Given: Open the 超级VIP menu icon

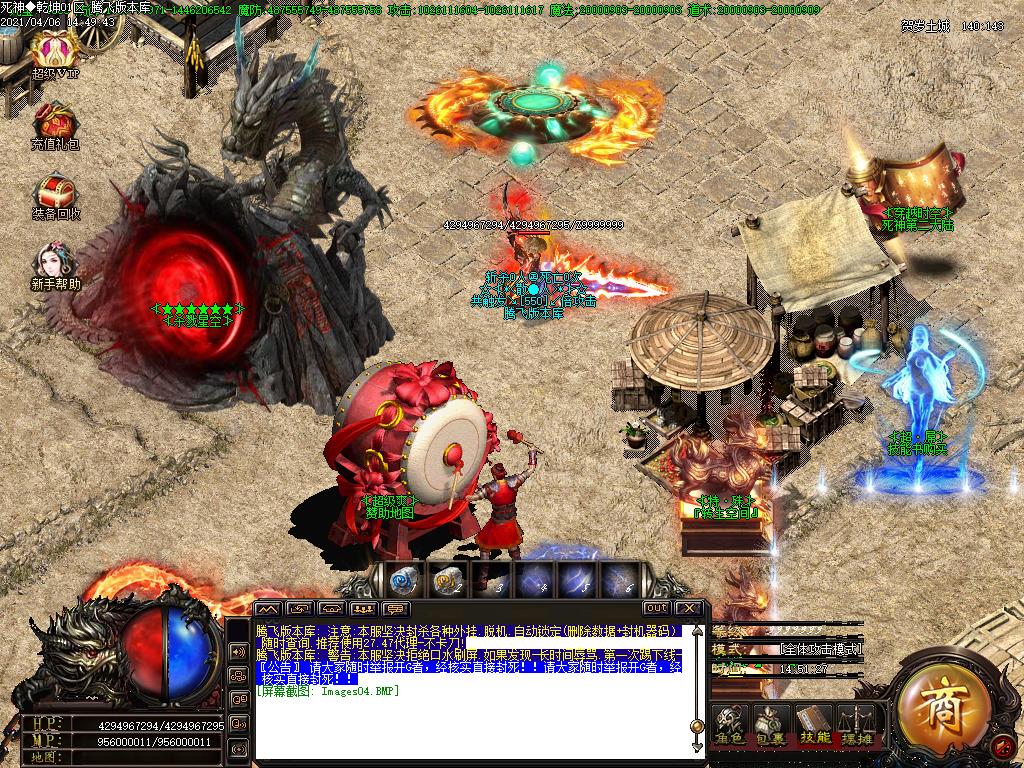Looking at the screenshot, I should tap(55, 48).
